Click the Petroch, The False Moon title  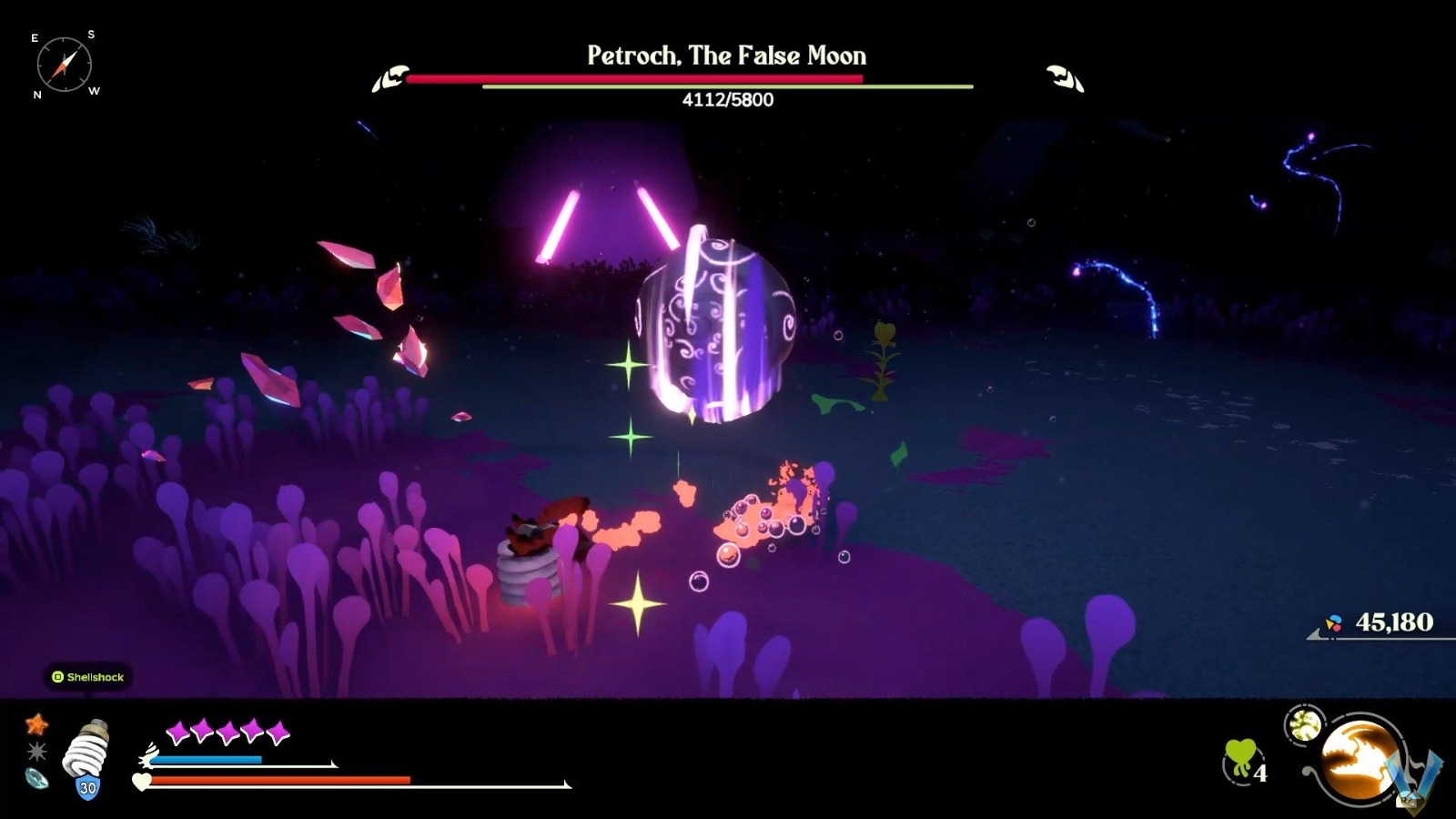(x=726, y=56)
